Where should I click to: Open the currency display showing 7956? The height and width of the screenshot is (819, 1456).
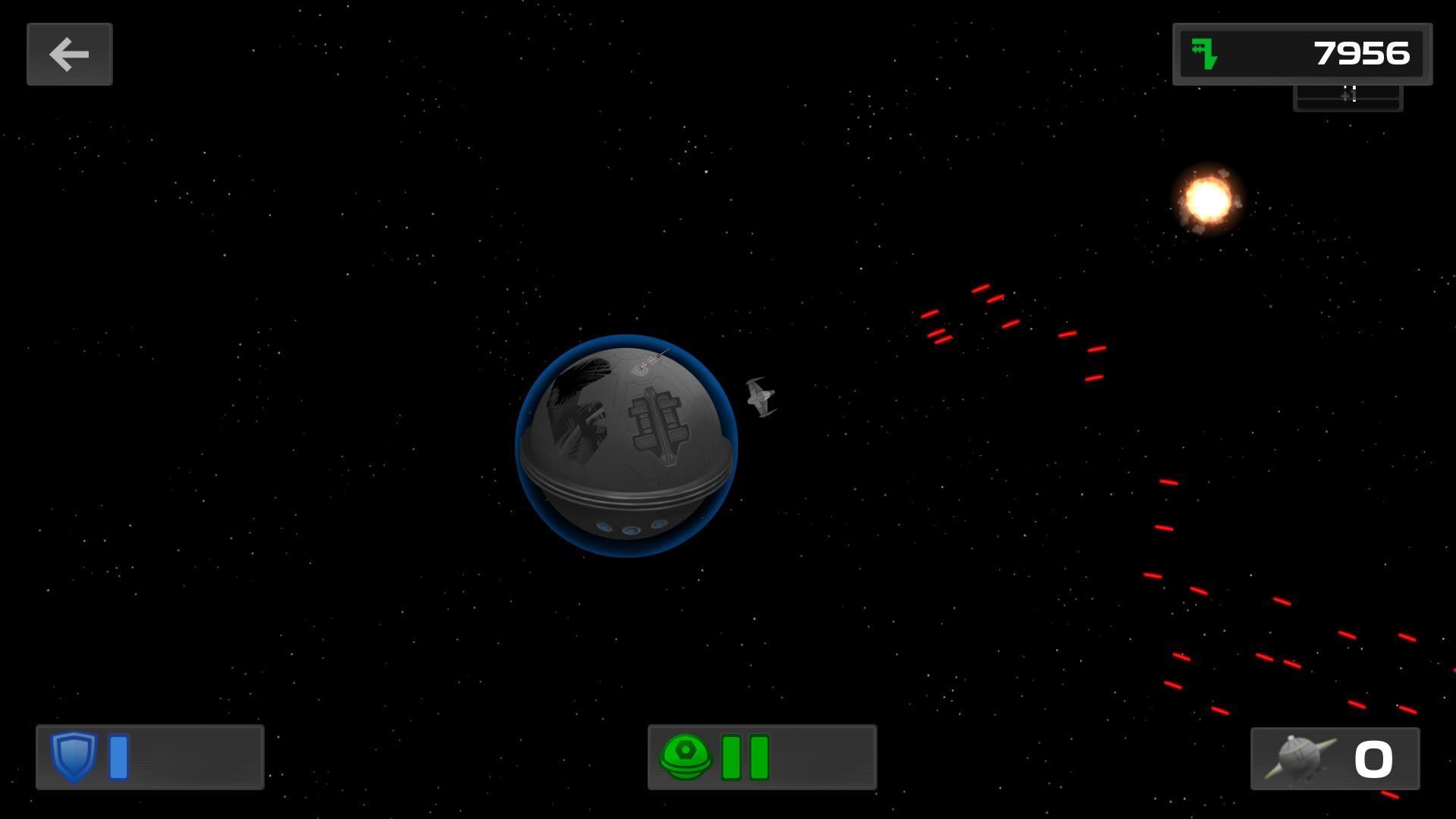click(x=1301, y=53)
